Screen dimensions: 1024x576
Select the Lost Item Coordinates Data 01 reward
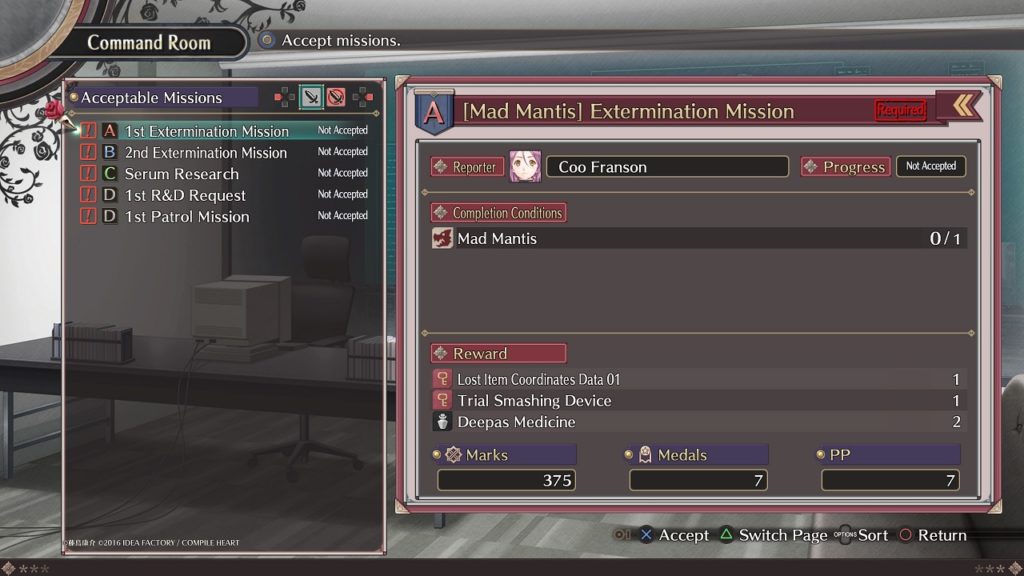coord(538,380)
